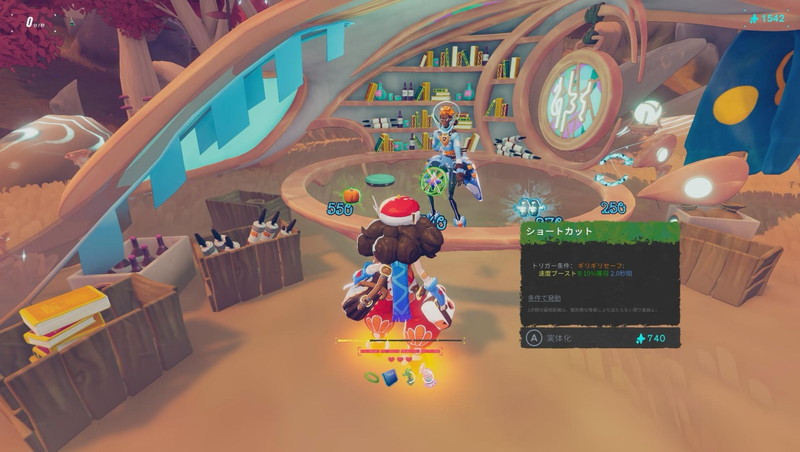Click the green dollar sign item icon
The height and width of the screenshot is (452, 800).
[x=409, y=376]
